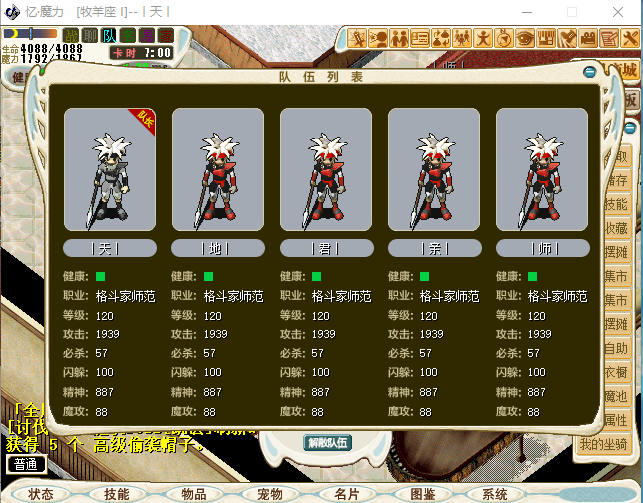Viewport: 643px width, 503px height.
Task: Open 我的坐骑 my mount button
Action: (x=603, y=444)
